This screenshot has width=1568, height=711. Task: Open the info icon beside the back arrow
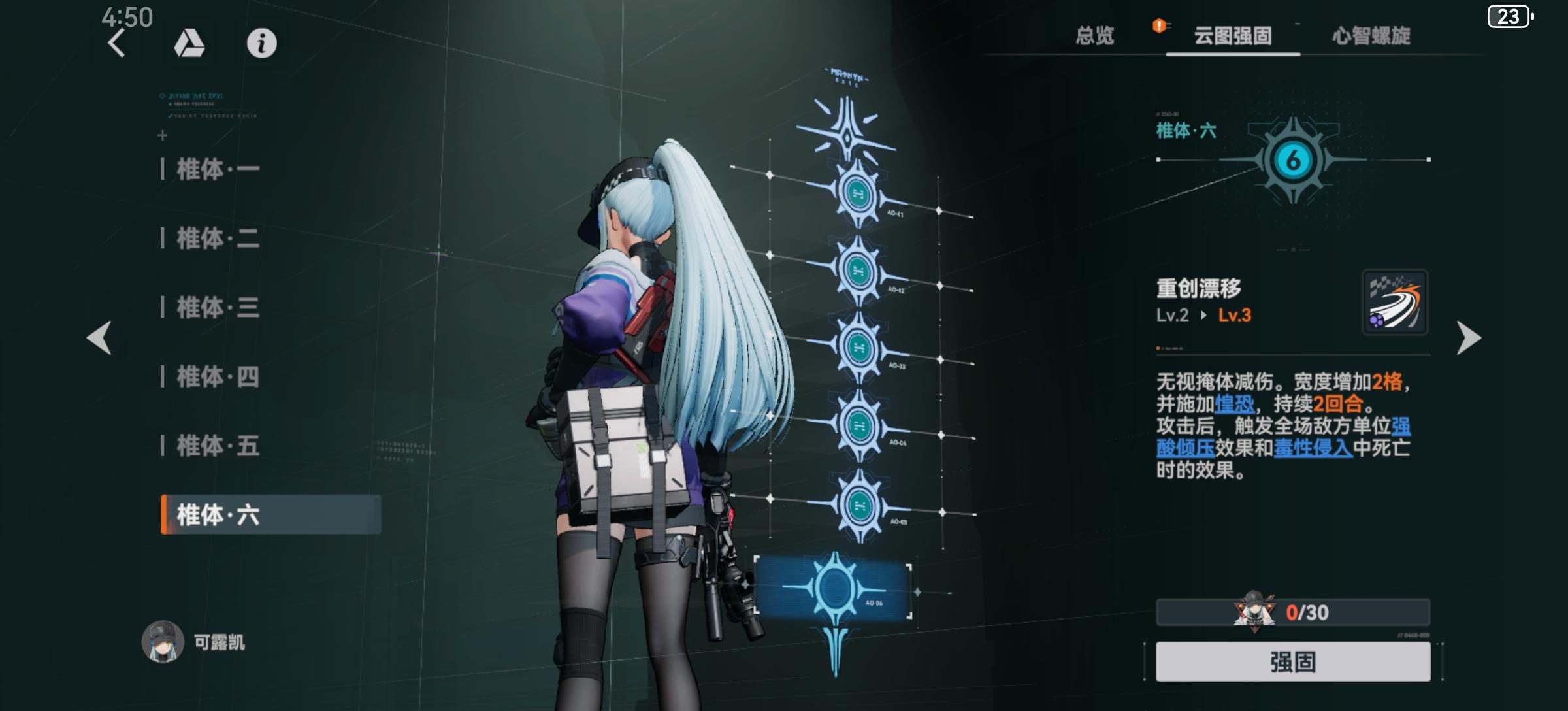point(261,44)
